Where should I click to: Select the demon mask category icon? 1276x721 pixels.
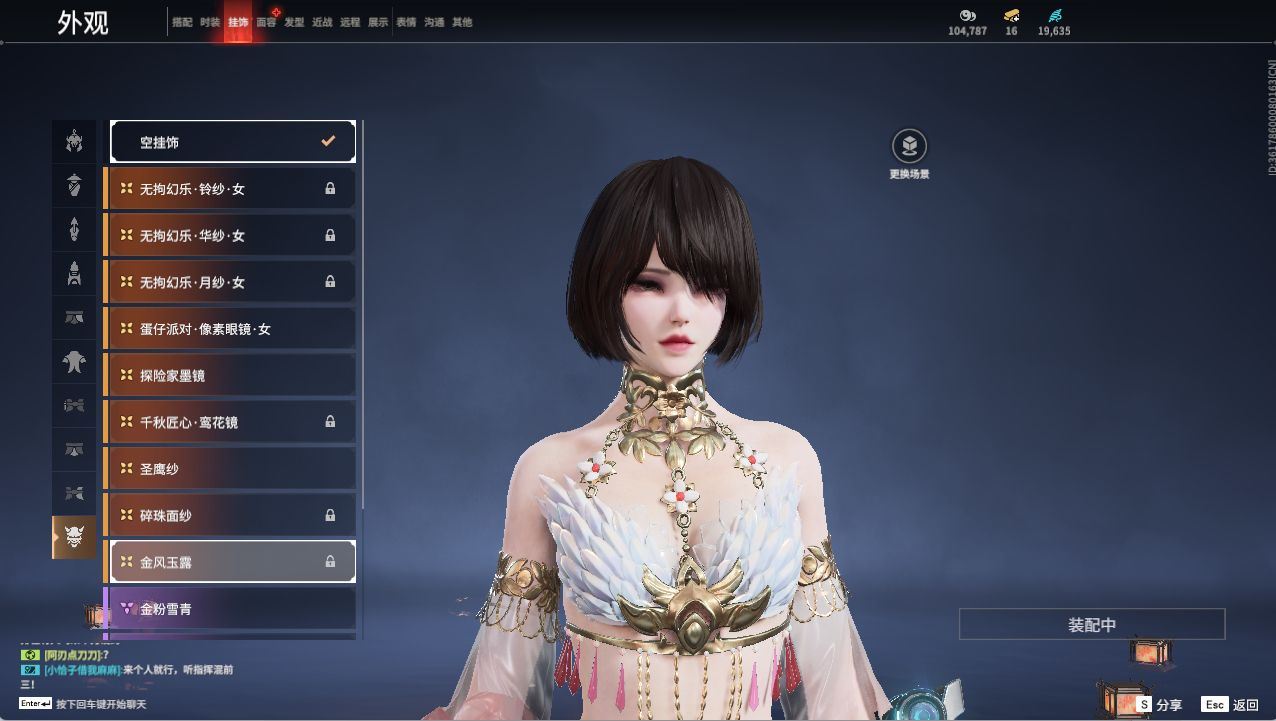[x=74, y=538]
